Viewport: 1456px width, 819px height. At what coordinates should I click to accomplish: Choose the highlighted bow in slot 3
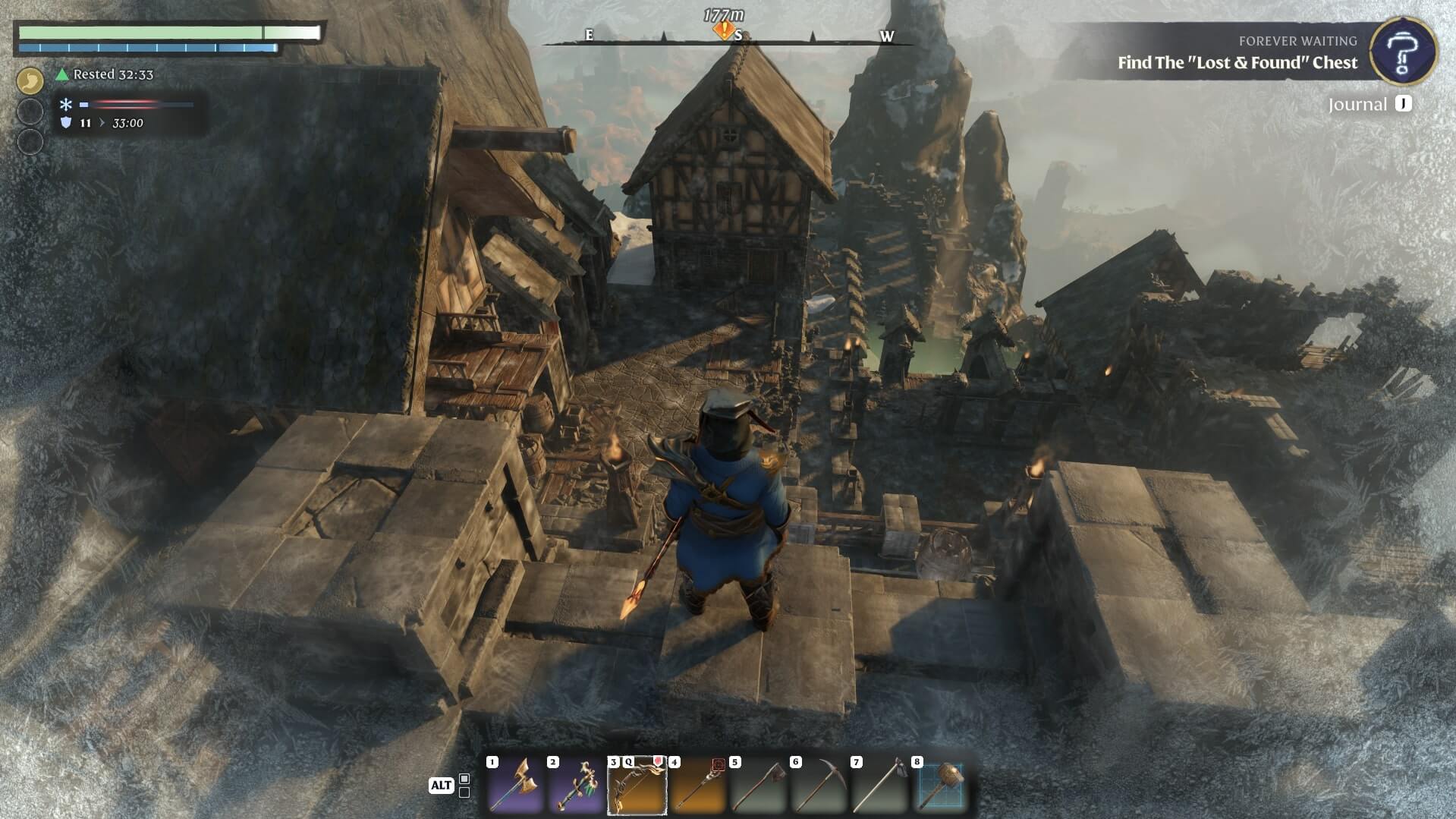(x=637, y=786)
